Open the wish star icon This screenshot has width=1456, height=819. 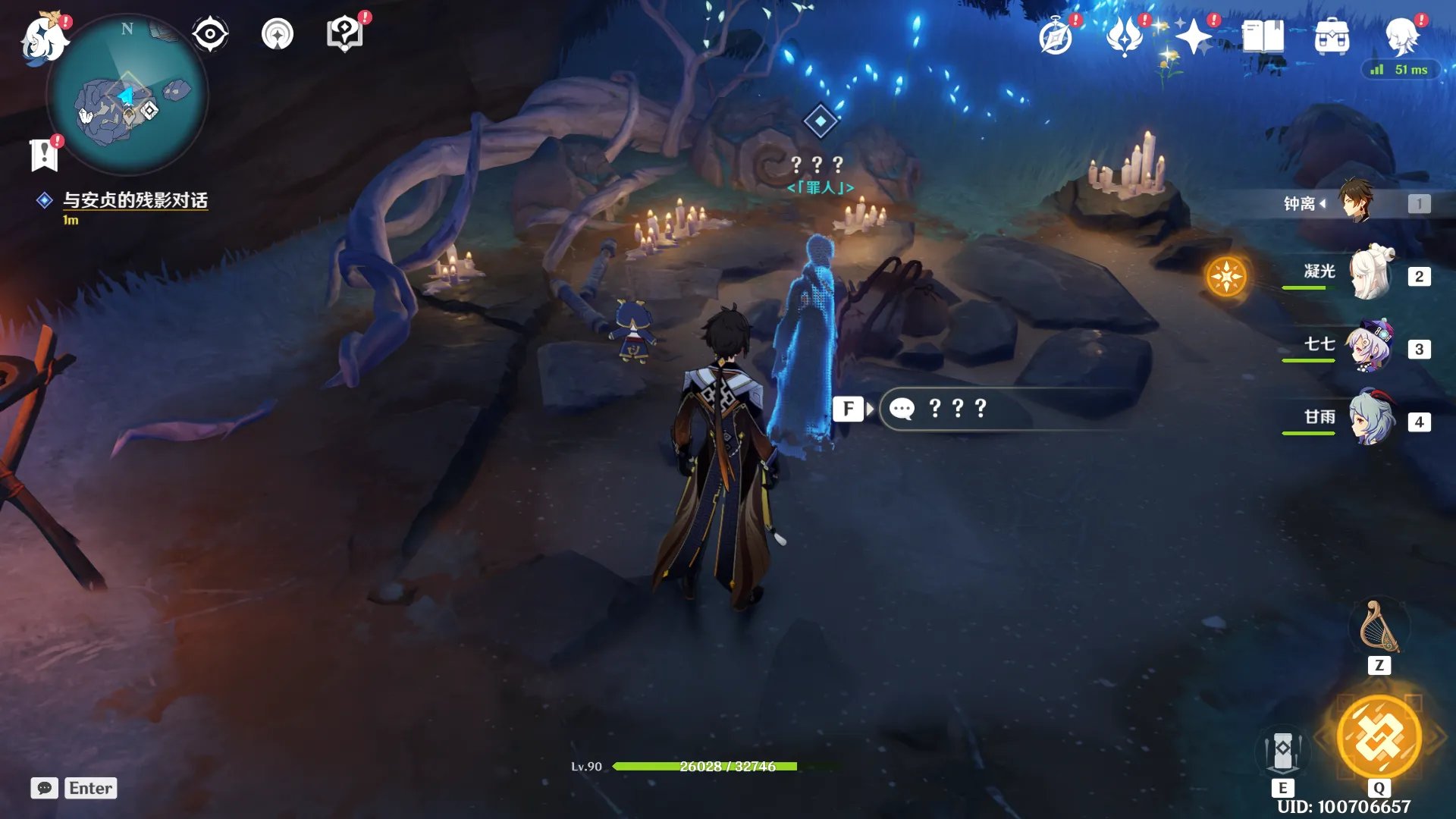click(1194, 37)
